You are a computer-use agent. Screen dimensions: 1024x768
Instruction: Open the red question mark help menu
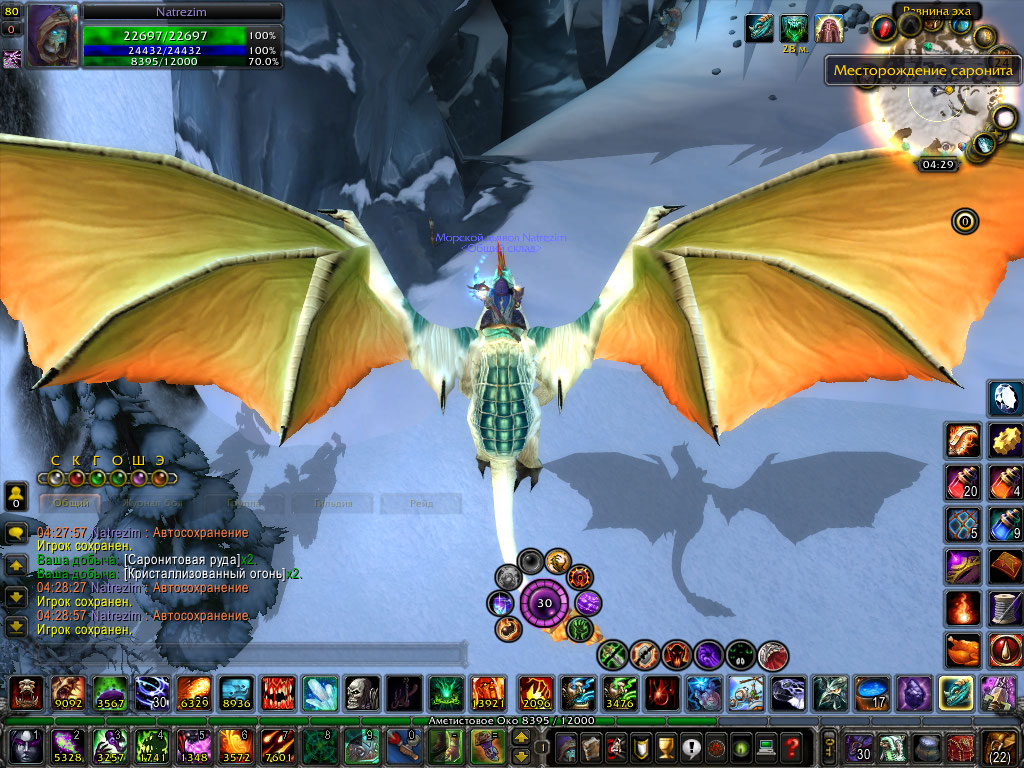coord(793,747)
